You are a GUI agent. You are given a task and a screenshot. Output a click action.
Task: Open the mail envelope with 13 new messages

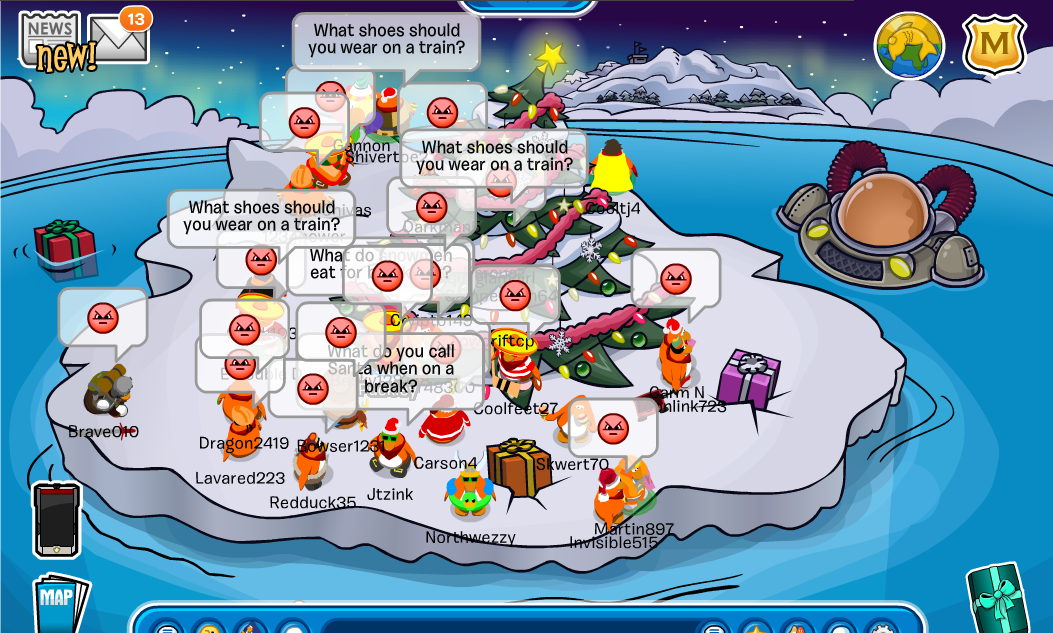(x=118, y=38)
